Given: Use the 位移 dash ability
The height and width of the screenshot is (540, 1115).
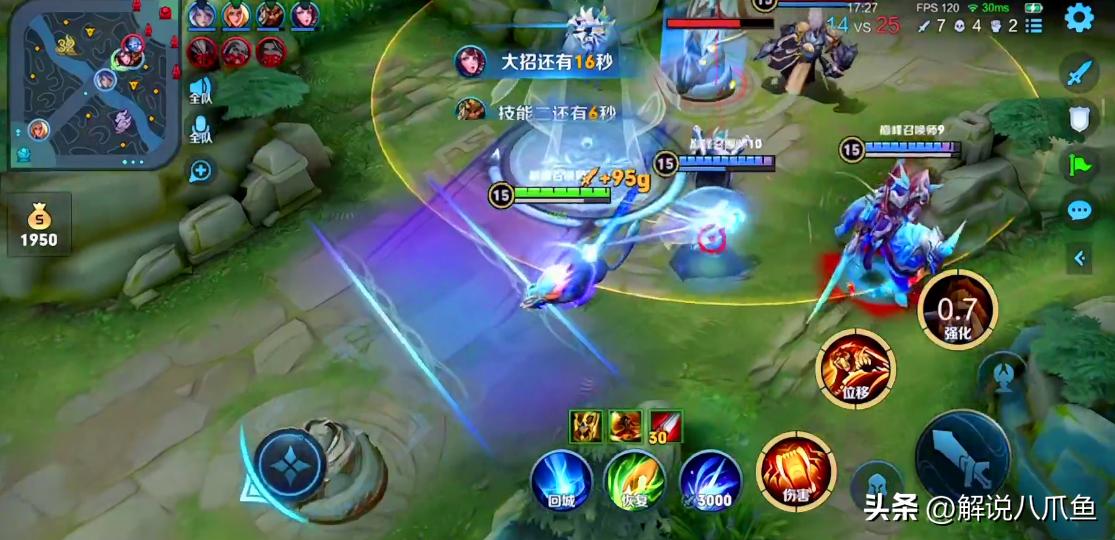Looking at the screenshot, I should pos(856,368).
